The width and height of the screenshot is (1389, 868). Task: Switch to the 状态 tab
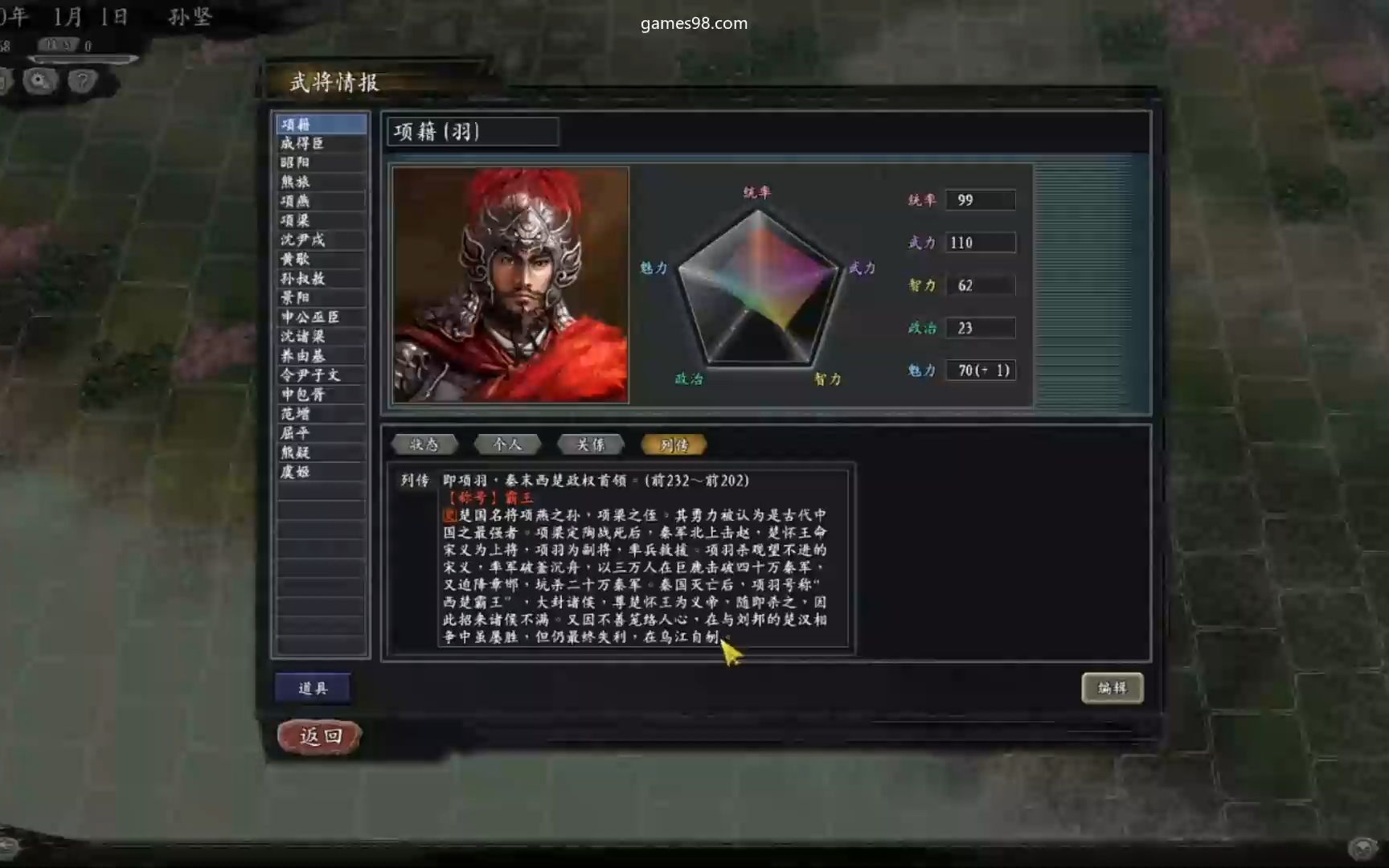pos(424,444)
